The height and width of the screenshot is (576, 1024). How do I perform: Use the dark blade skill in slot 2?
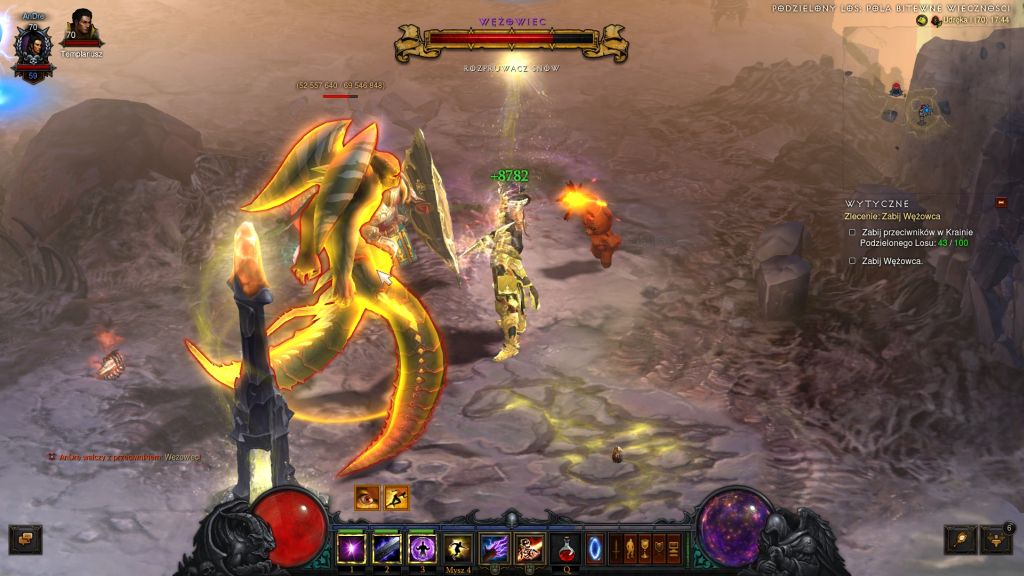click(387, 548)
